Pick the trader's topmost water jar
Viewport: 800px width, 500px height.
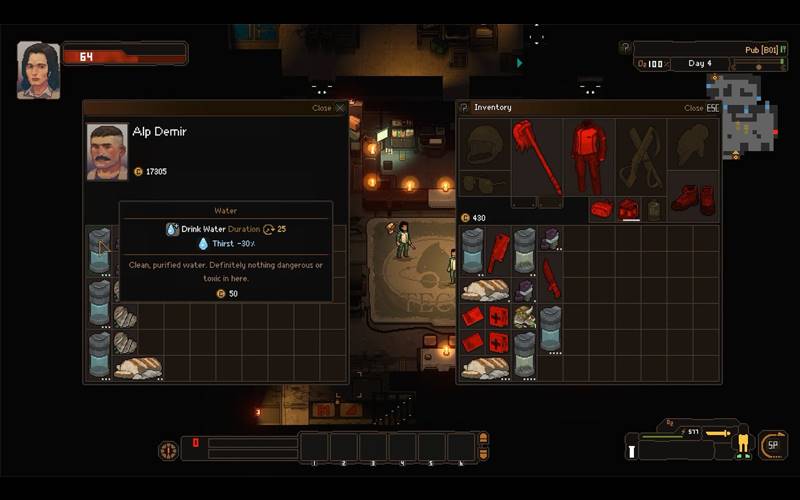point(99,250)
